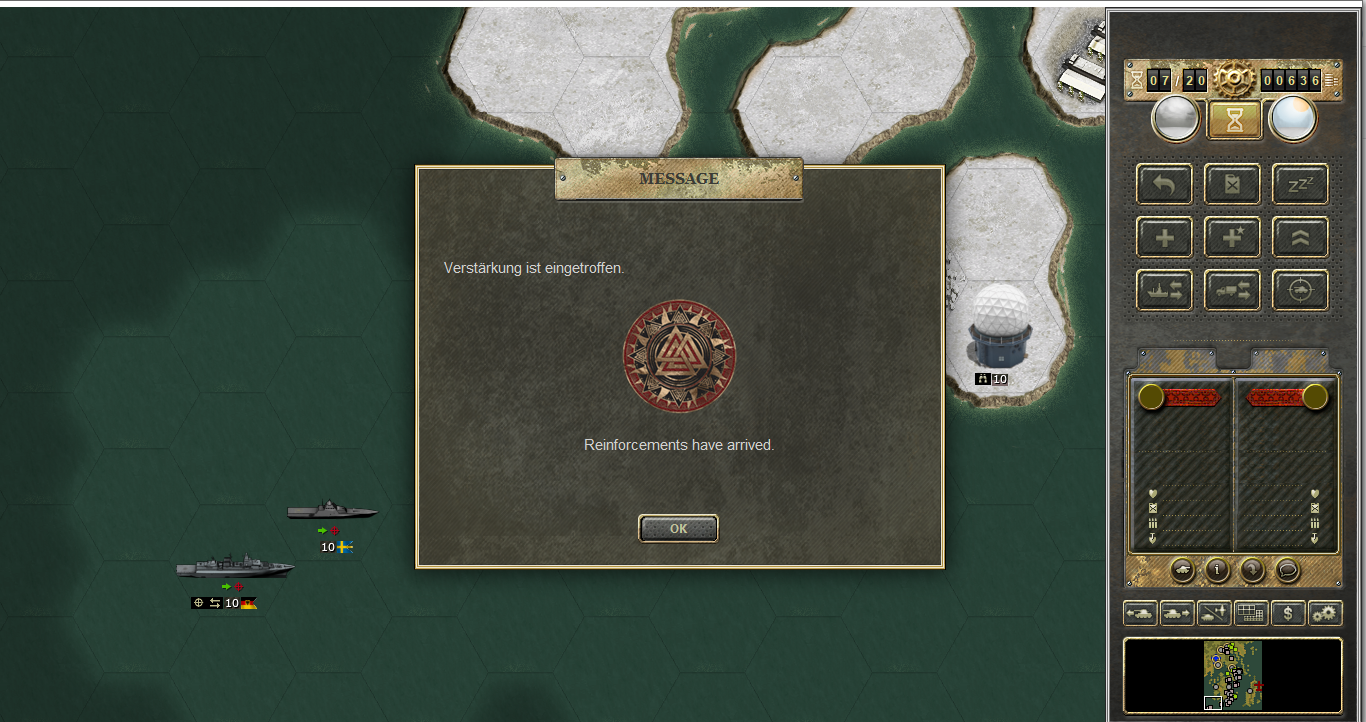End the turn with the hourglass button
1366x722 pixels.
(1232, 120)
